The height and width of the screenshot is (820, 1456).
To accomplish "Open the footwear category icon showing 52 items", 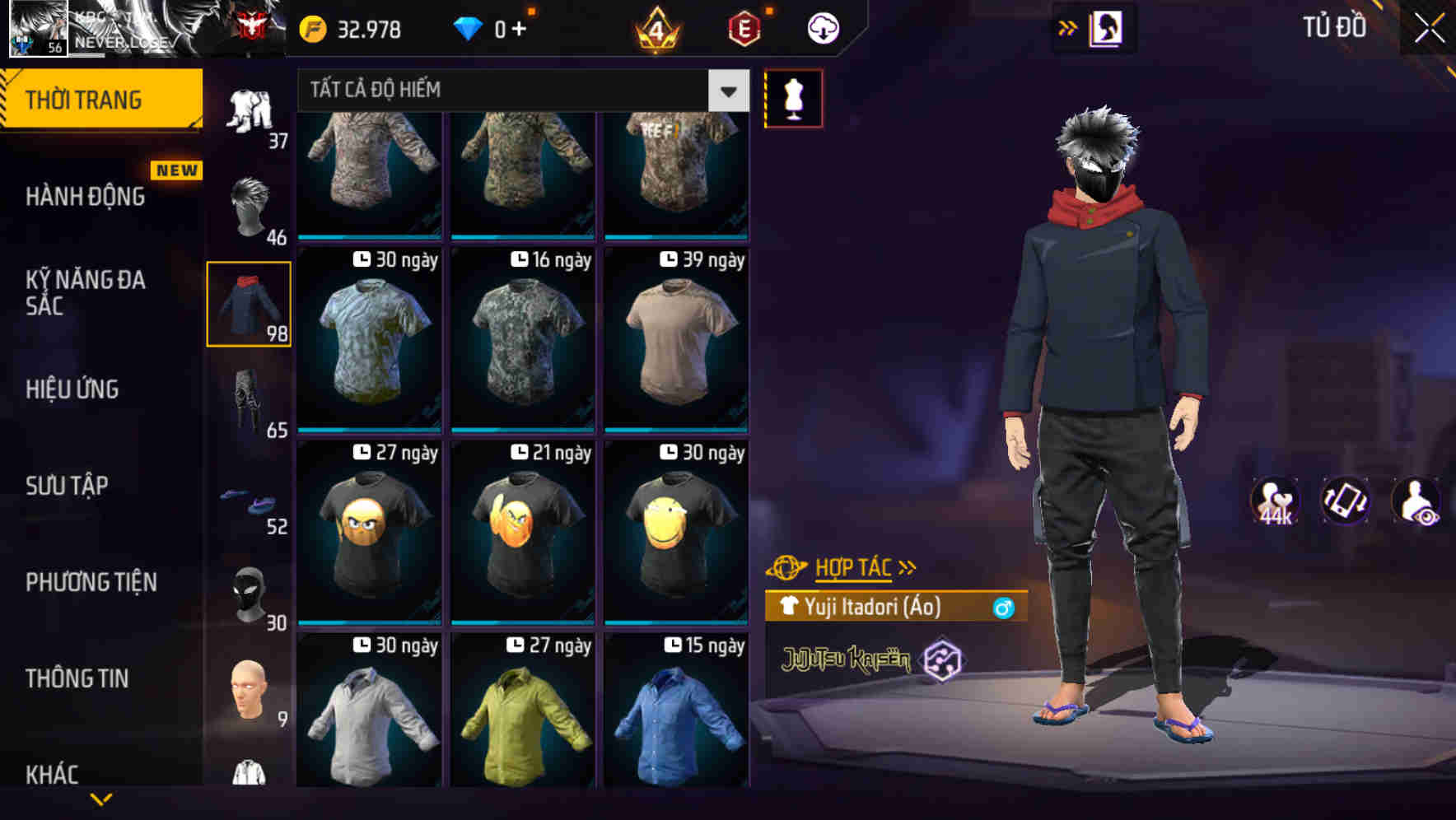I will point(248,498).
